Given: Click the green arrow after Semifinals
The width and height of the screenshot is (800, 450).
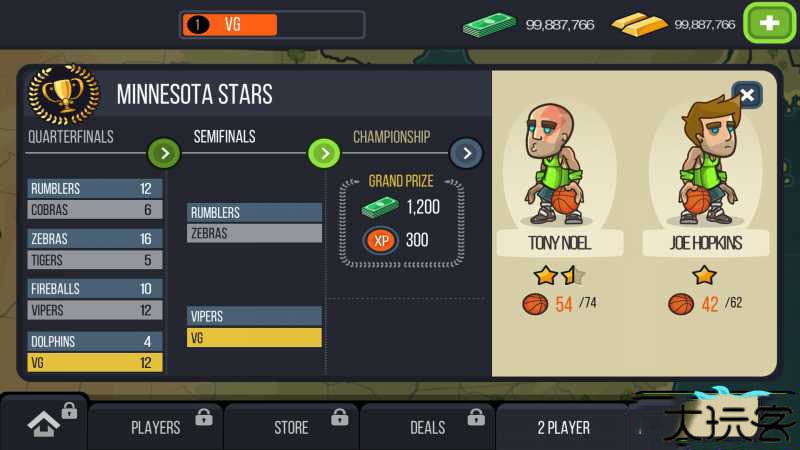Looking at the screenshot, I should 323,153.
